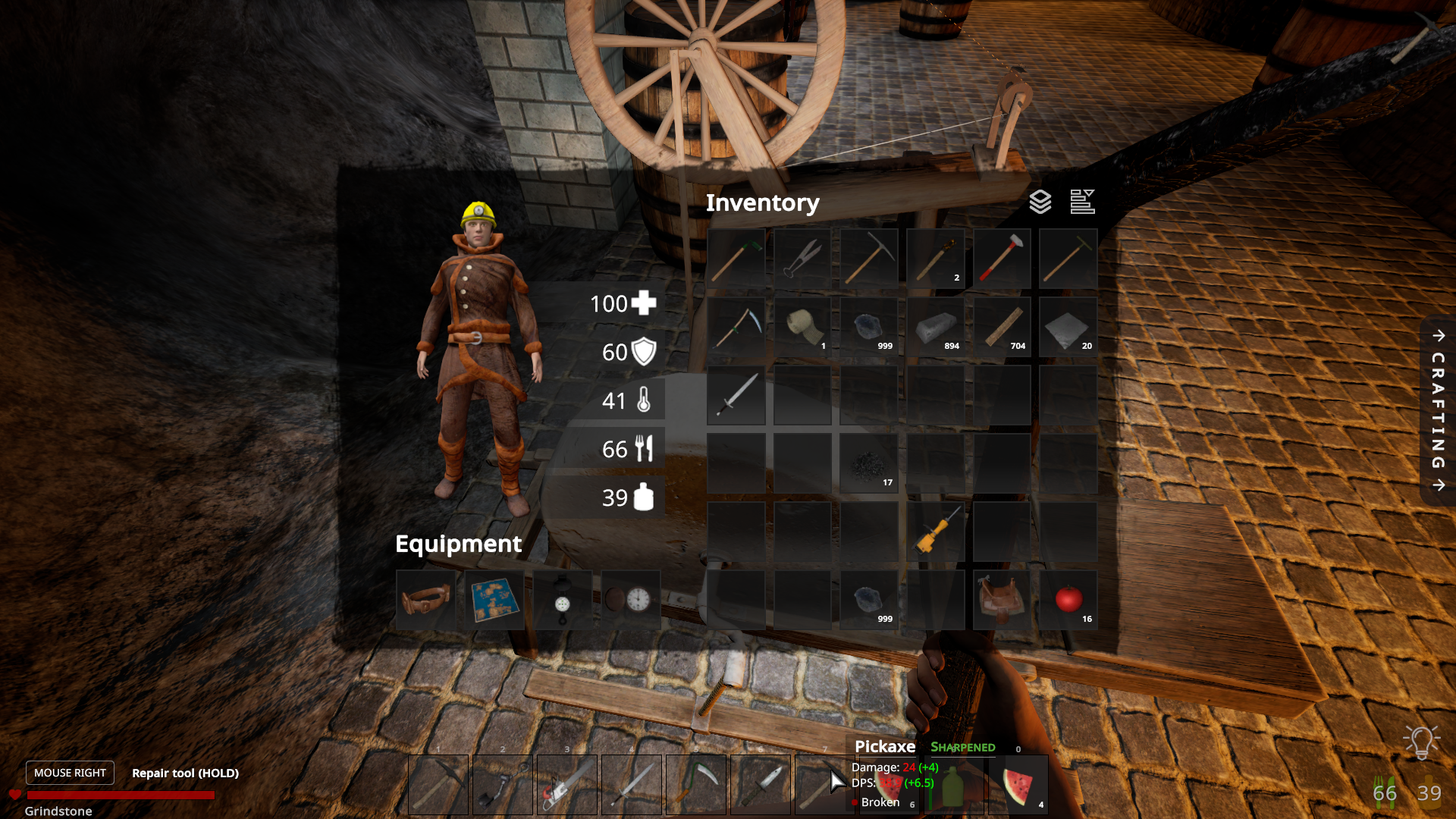
Task: Sort inventory with the sort icon
Action: tap(1082, 202)
